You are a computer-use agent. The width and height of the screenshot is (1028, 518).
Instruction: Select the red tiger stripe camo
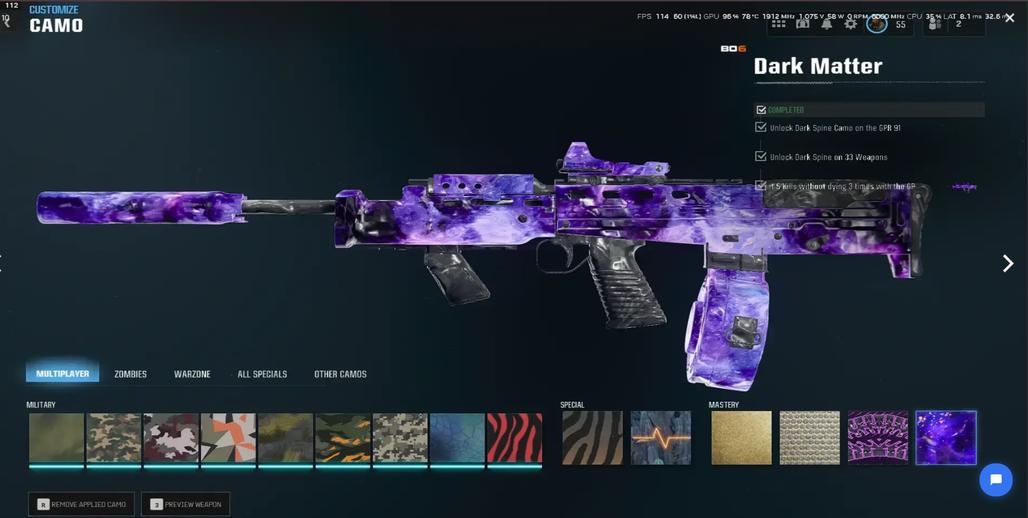tap(514, 438)
